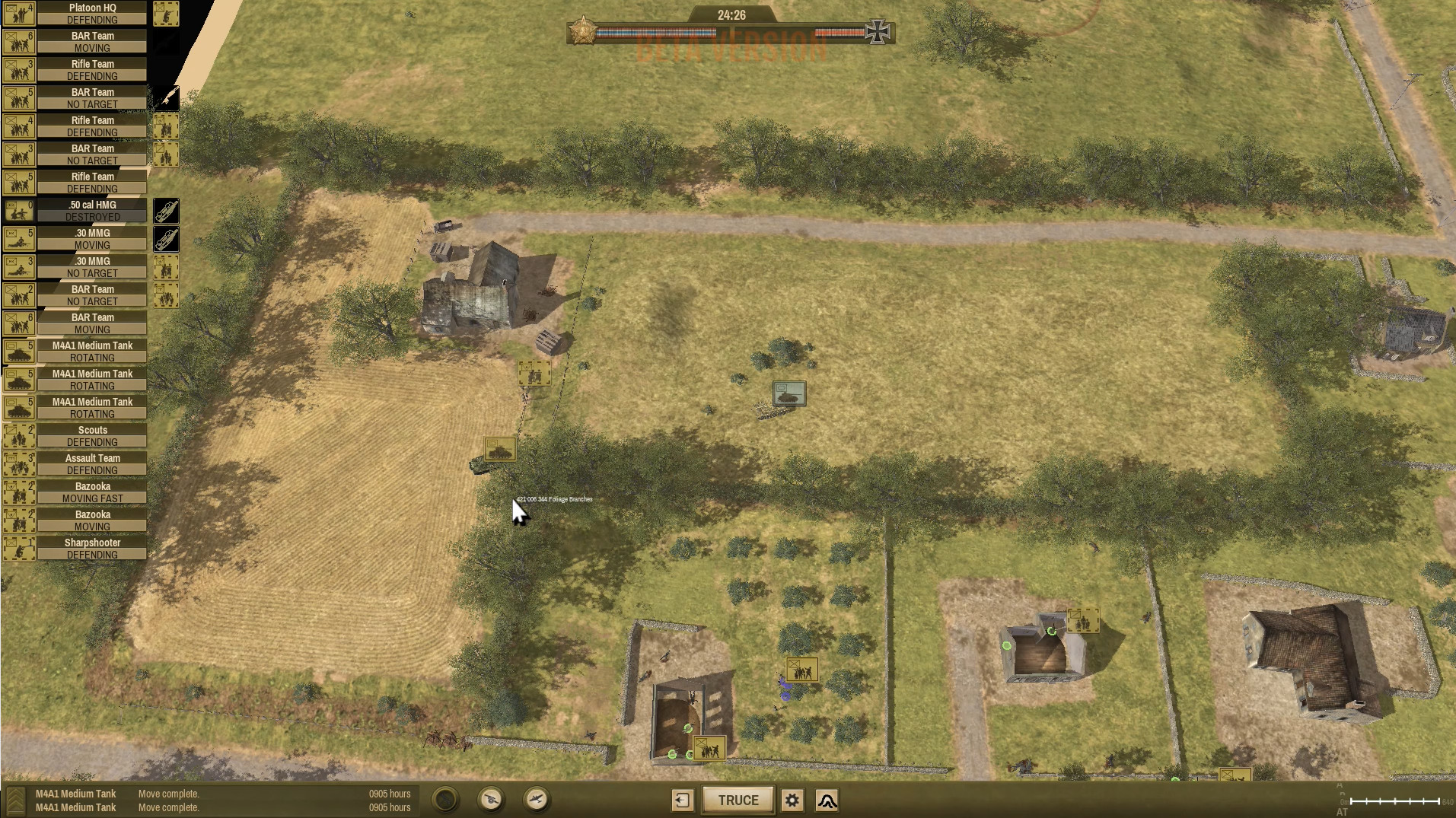The width and height of the screenshot is (1456, 818).
Task: Open the artillery support icon in bottom bar
Action: (x=492, y=800)
